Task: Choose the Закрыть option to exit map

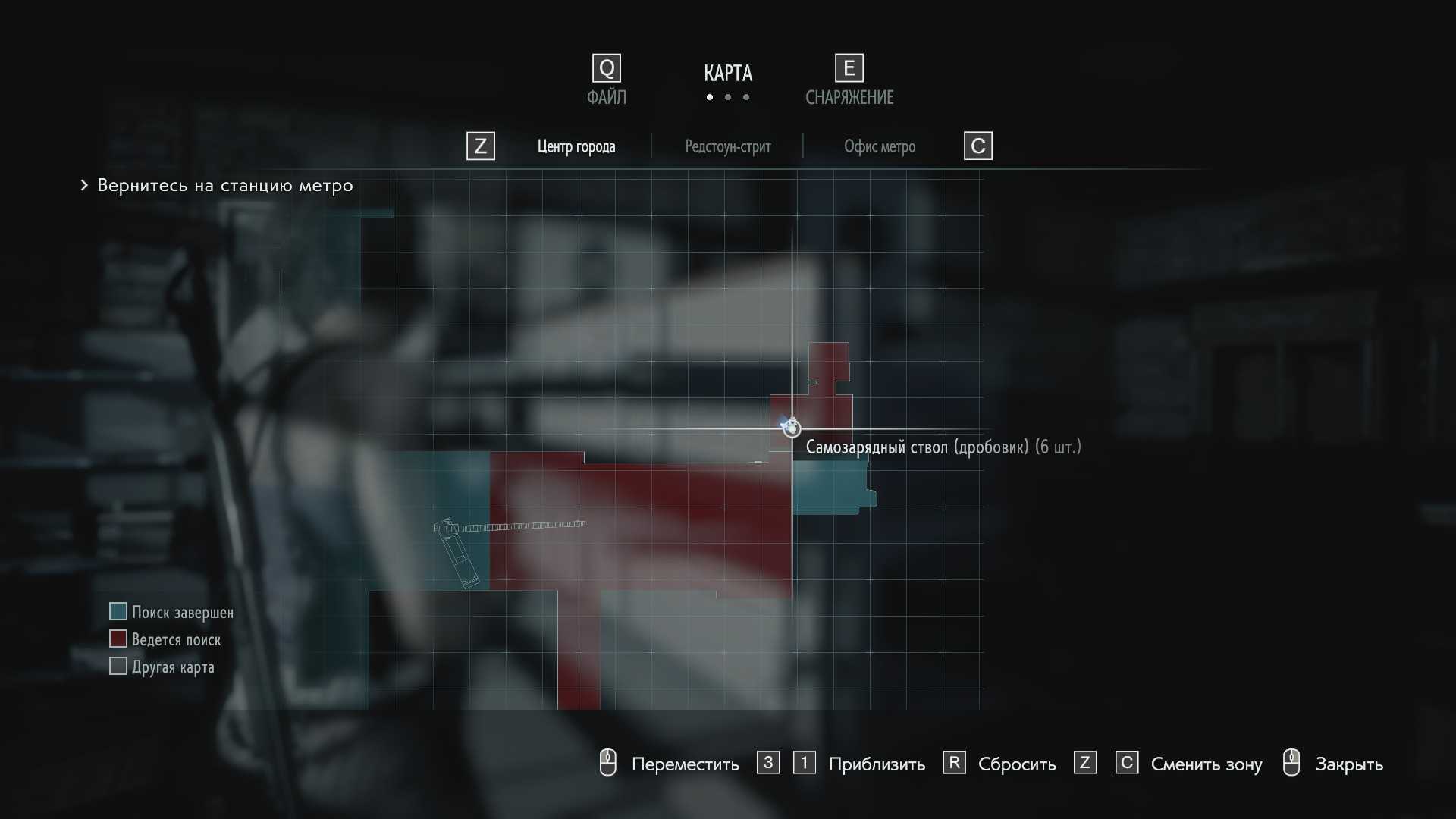Action: click(x=1348, y=764)
